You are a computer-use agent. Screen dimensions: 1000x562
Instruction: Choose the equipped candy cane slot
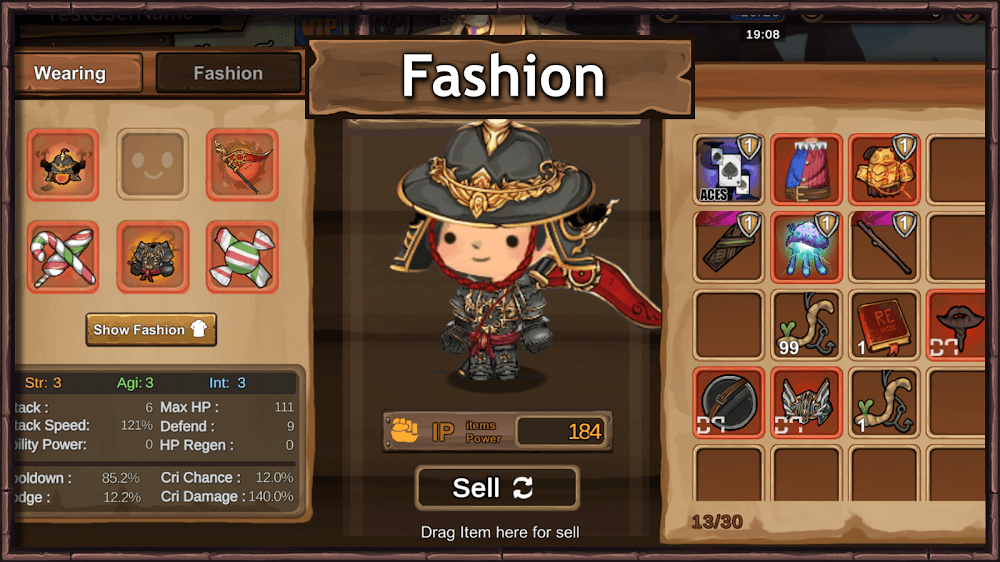coord(63,257)
